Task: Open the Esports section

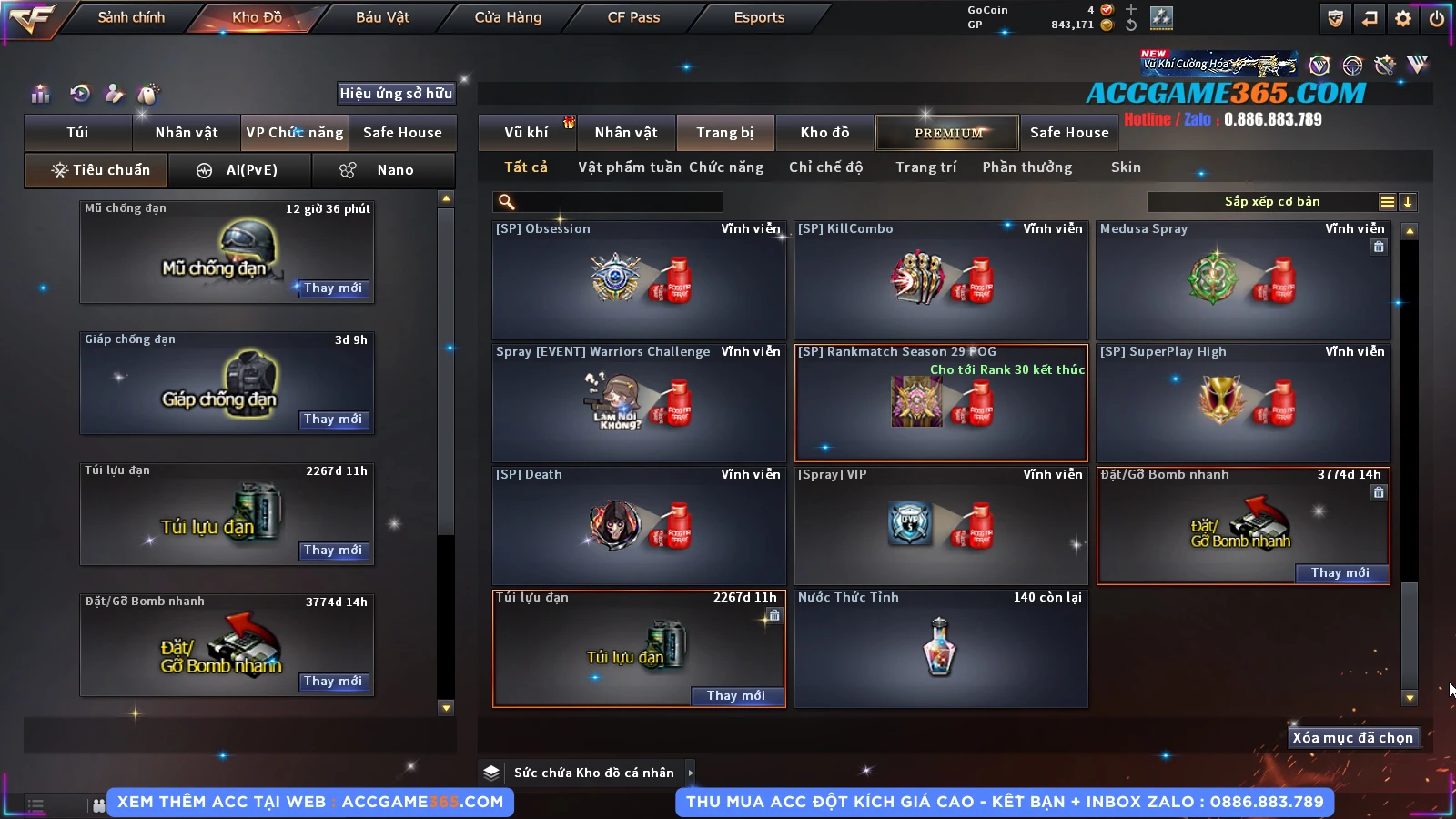Action: click(x=759, y=17)
